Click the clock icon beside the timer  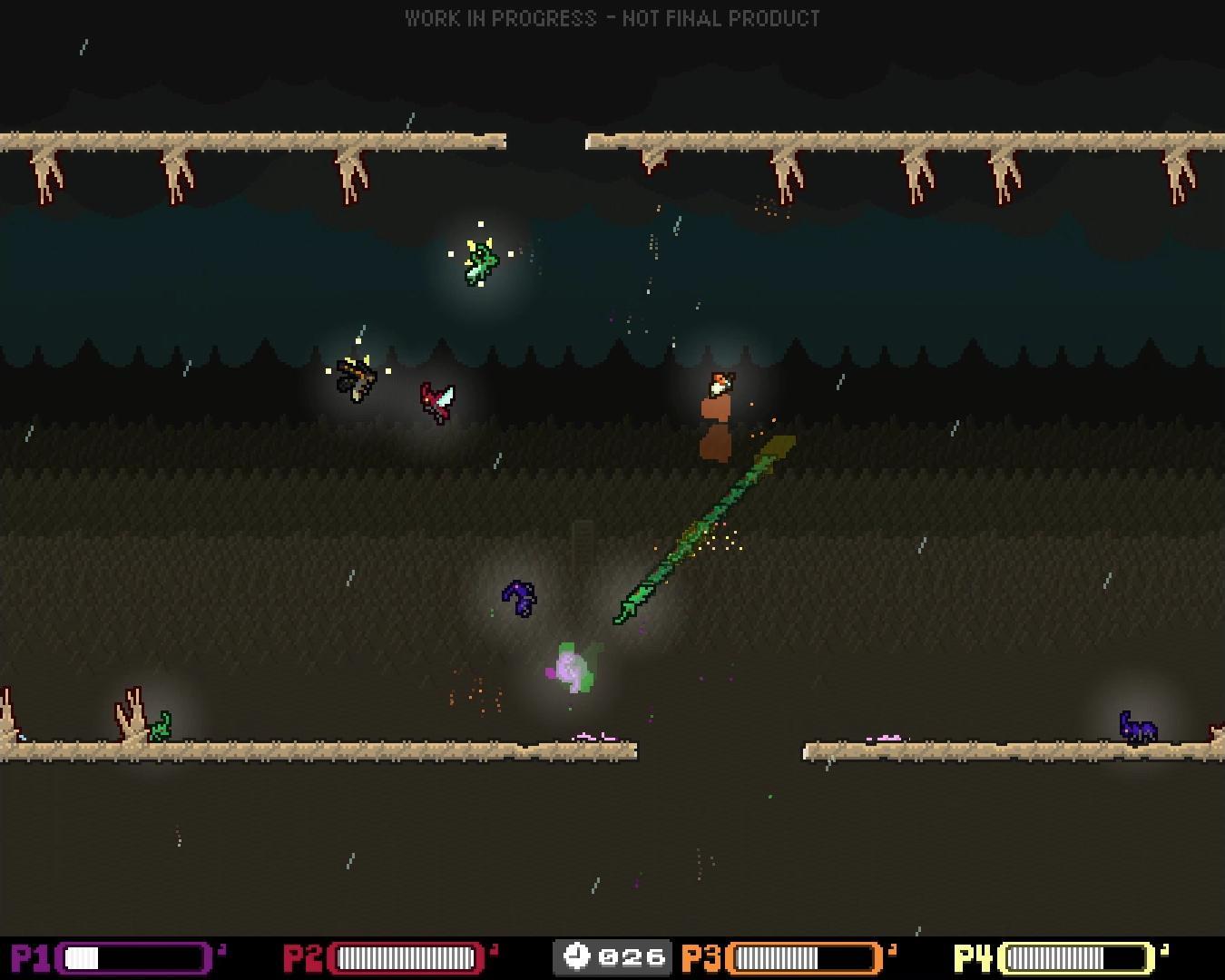578,954
